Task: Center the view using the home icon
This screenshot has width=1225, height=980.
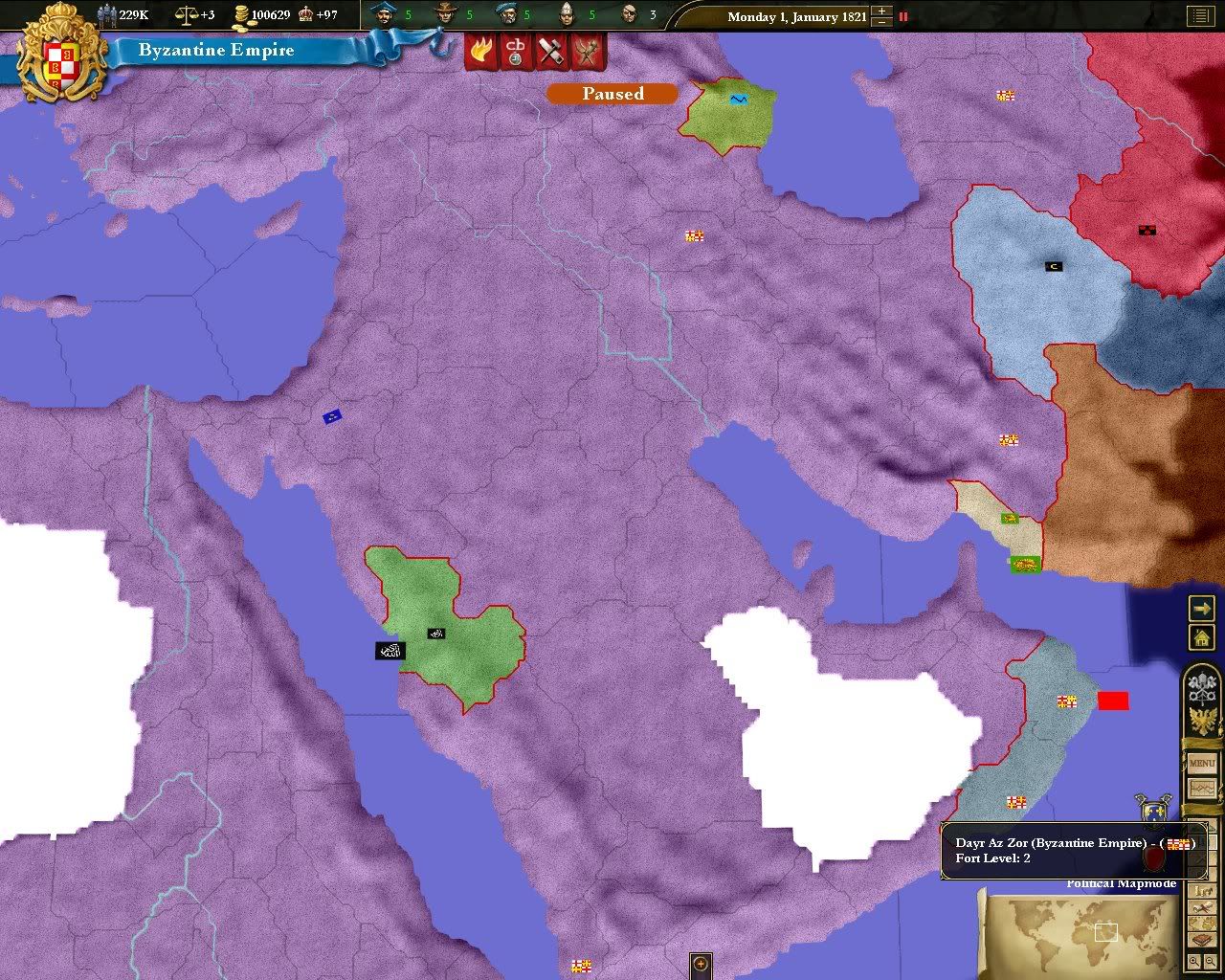Action: pos(1202,637)
